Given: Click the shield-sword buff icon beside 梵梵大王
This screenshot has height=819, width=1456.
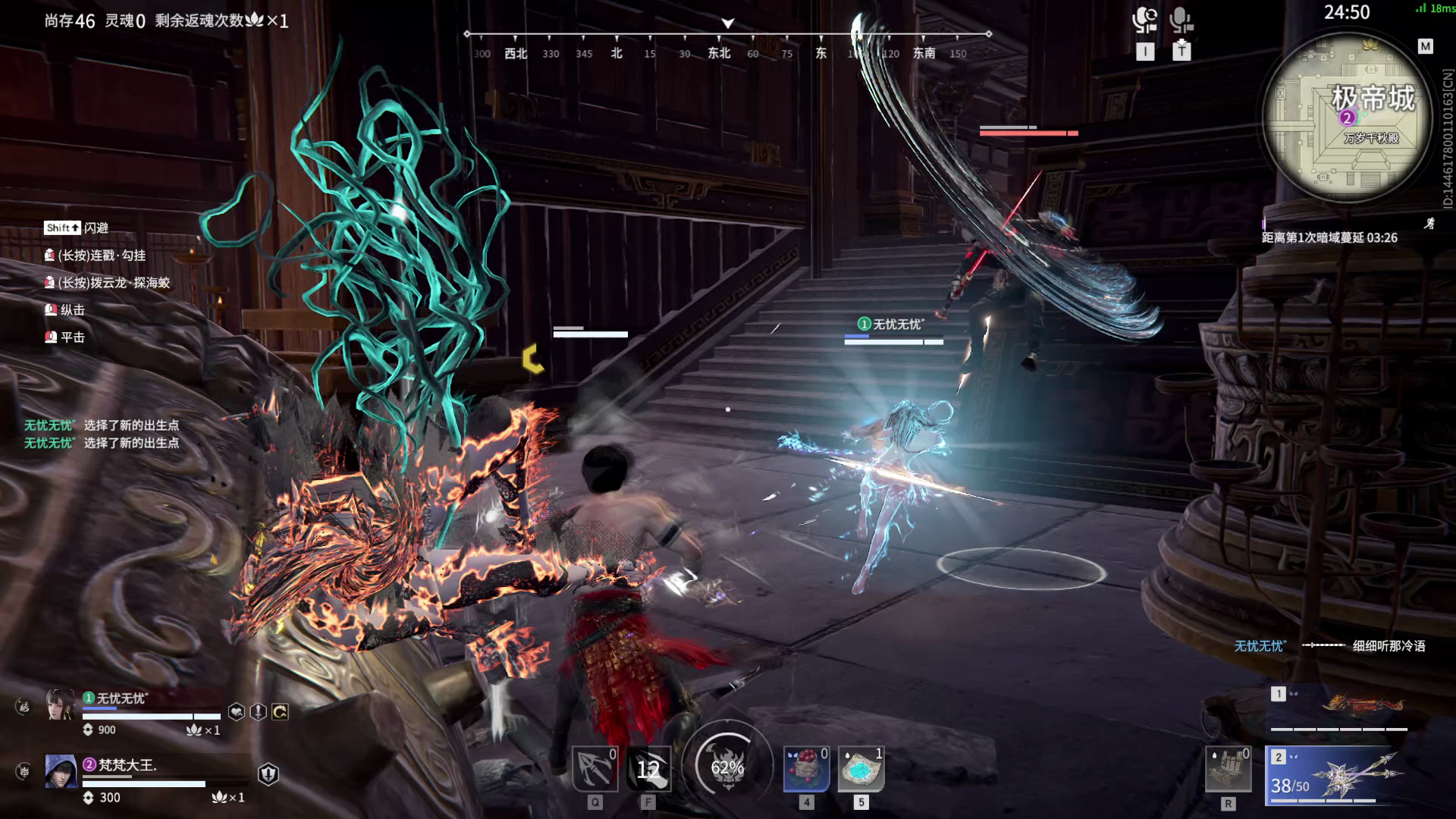Looking at the screenshot, I should pyautogui.click(x=268, y=773).
